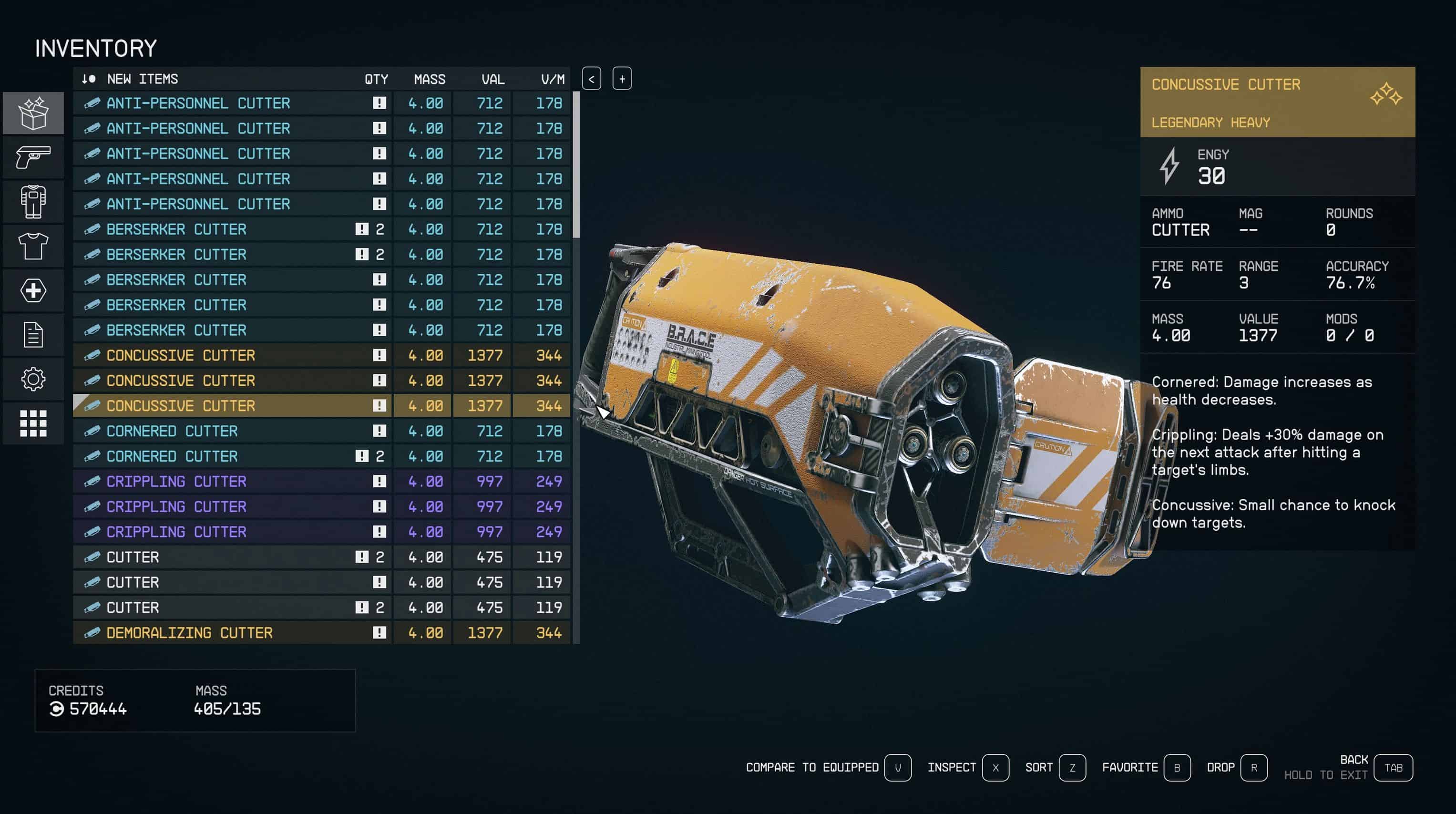Select the highlighted Concussive Cutter row

(x=226, y=406)
